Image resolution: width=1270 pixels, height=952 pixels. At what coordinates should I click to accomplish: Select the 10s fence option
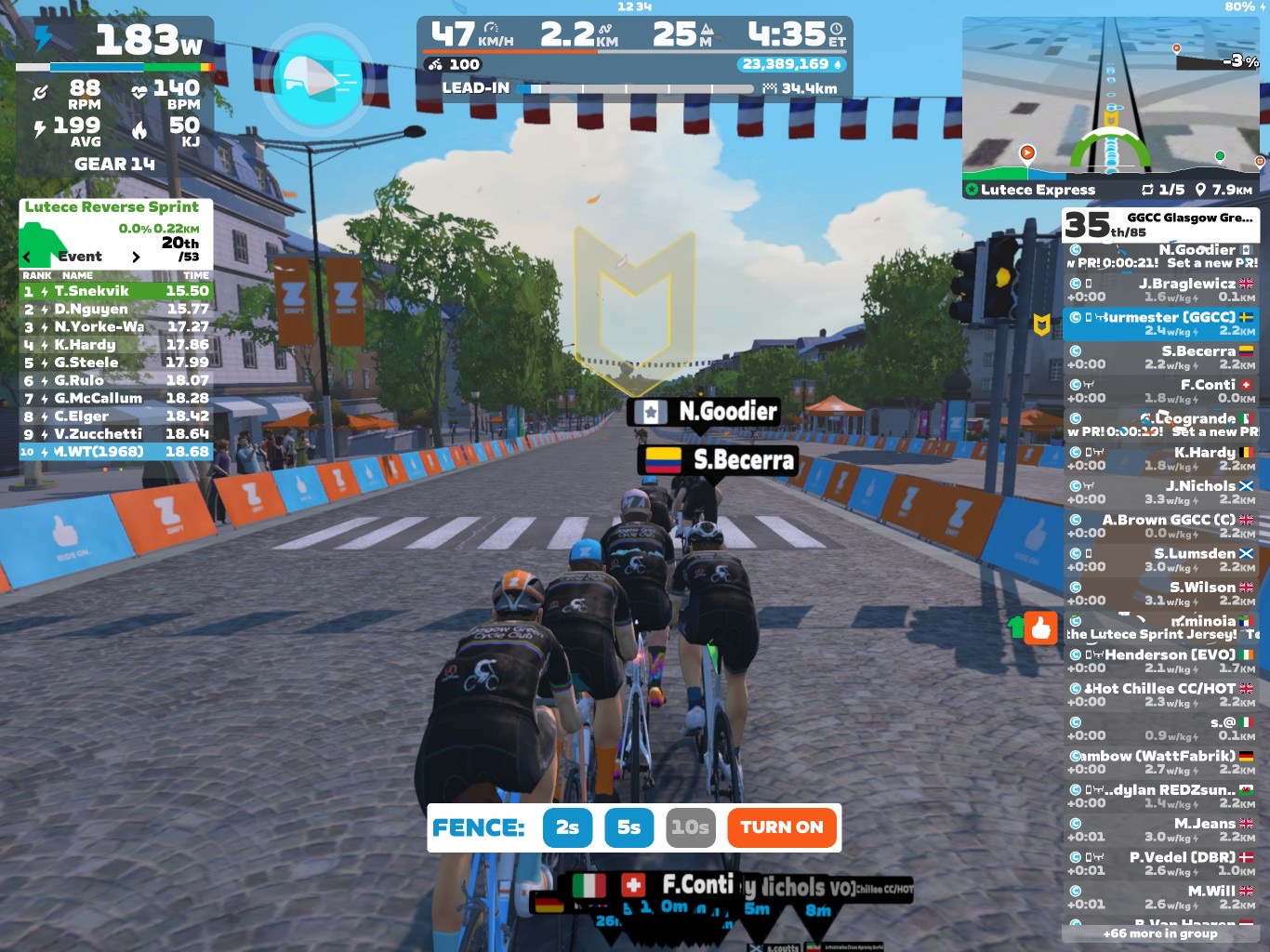tap(690, 827)
